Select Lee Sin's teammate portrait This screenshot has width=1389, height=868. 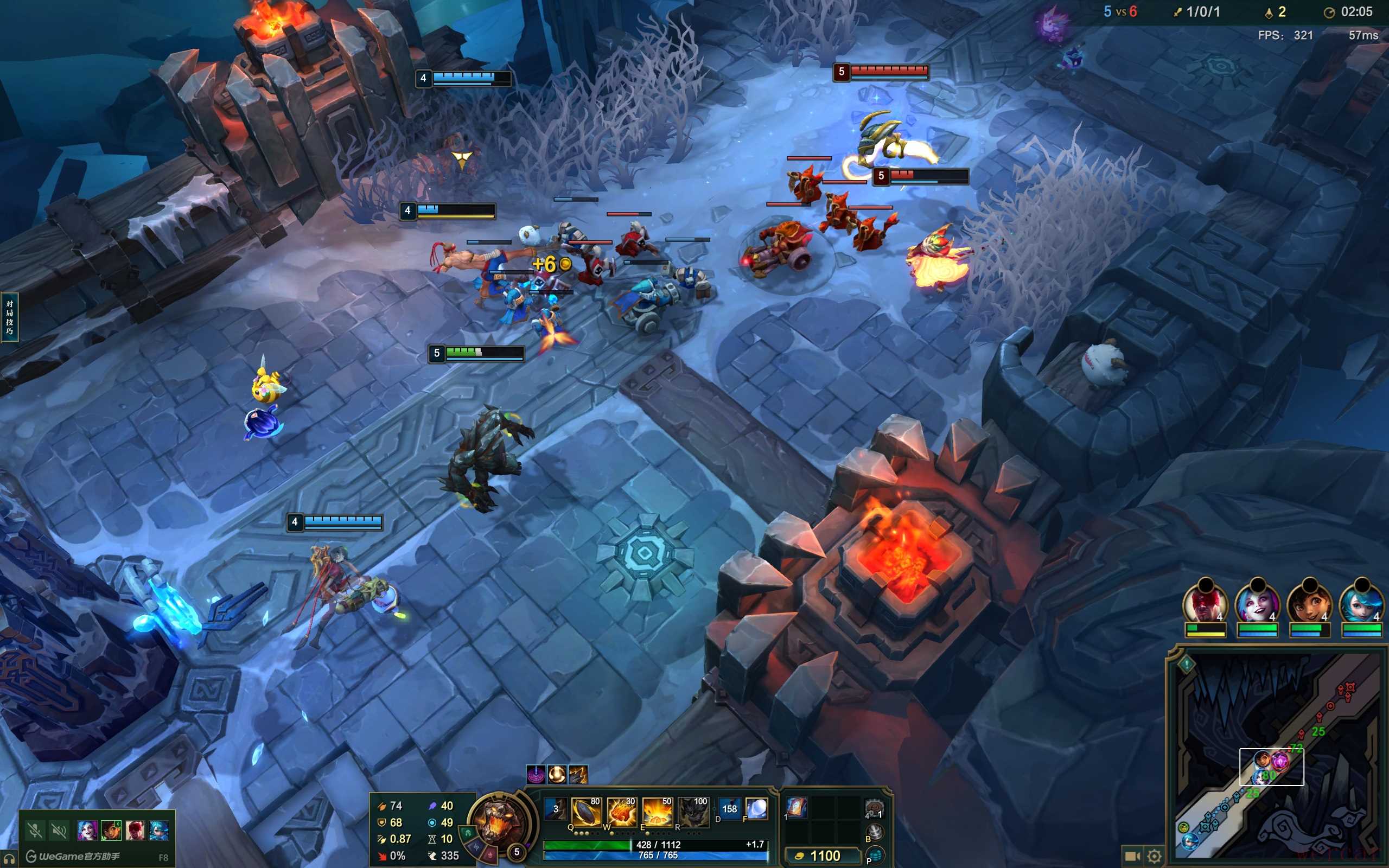click(1205, 605)
